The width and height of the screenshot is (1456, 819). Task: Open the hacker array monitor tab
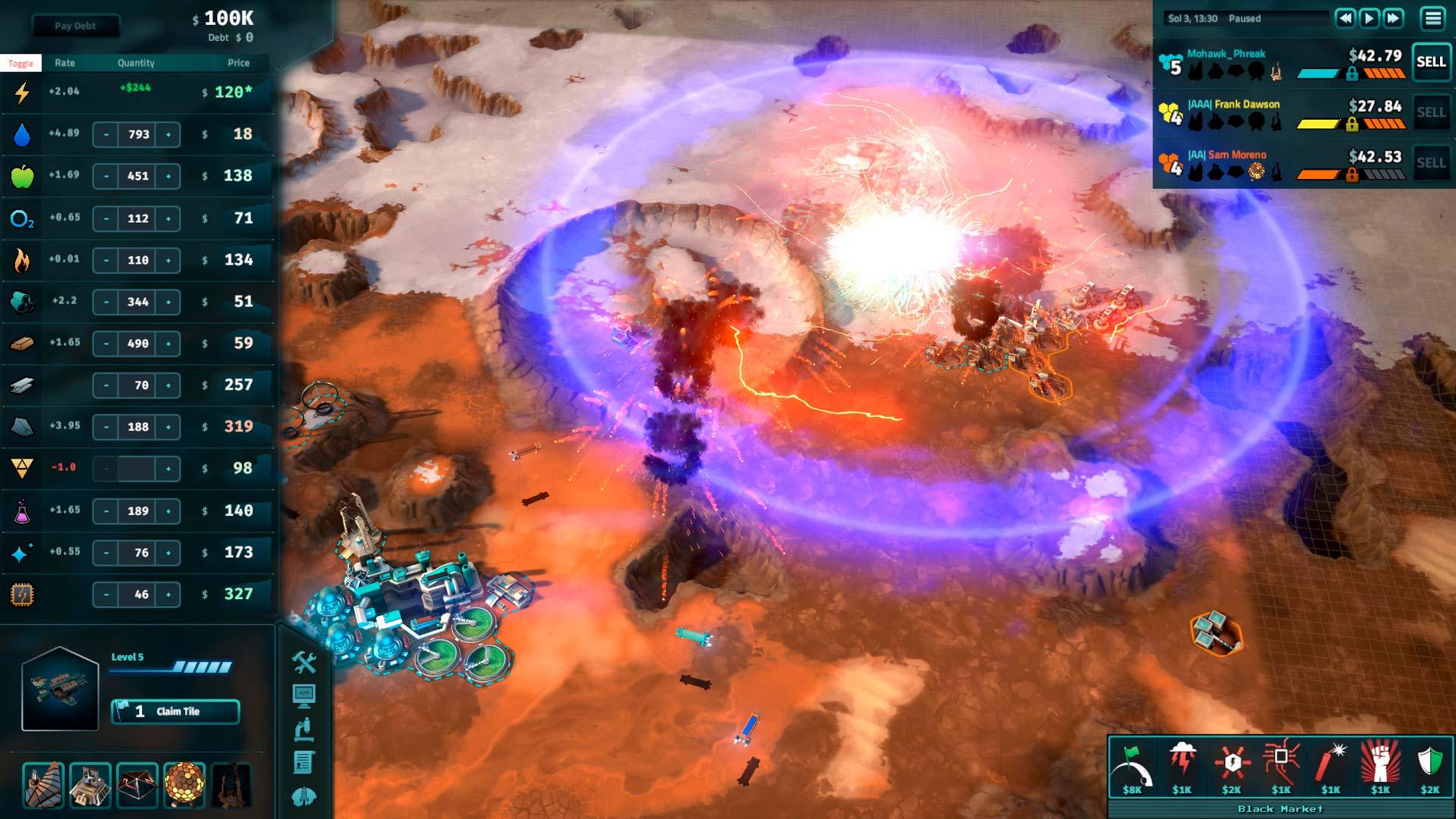click(x=303, y=695)
